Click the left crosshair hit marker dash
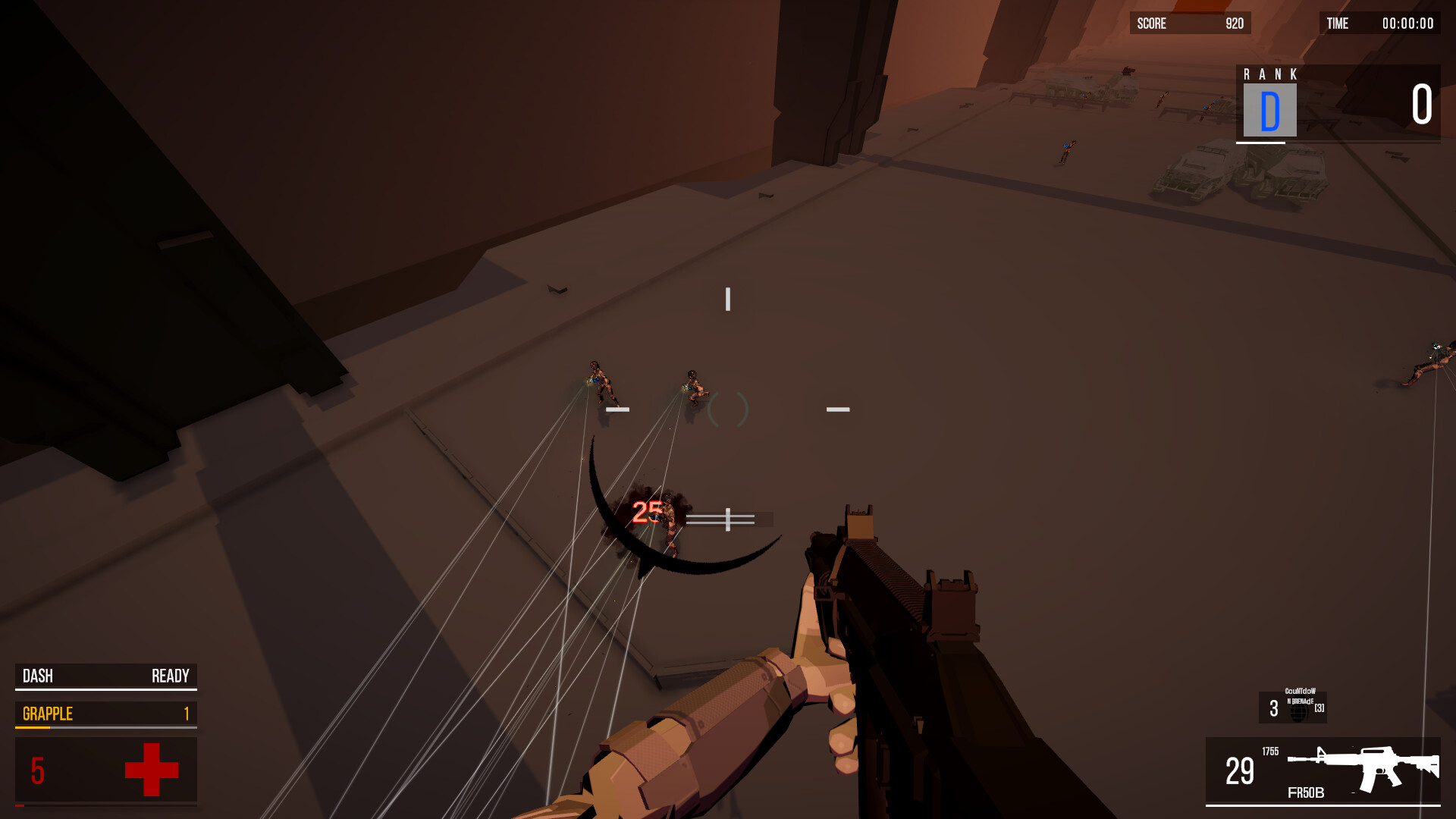1456x819 pixels. tap(618, 409)
